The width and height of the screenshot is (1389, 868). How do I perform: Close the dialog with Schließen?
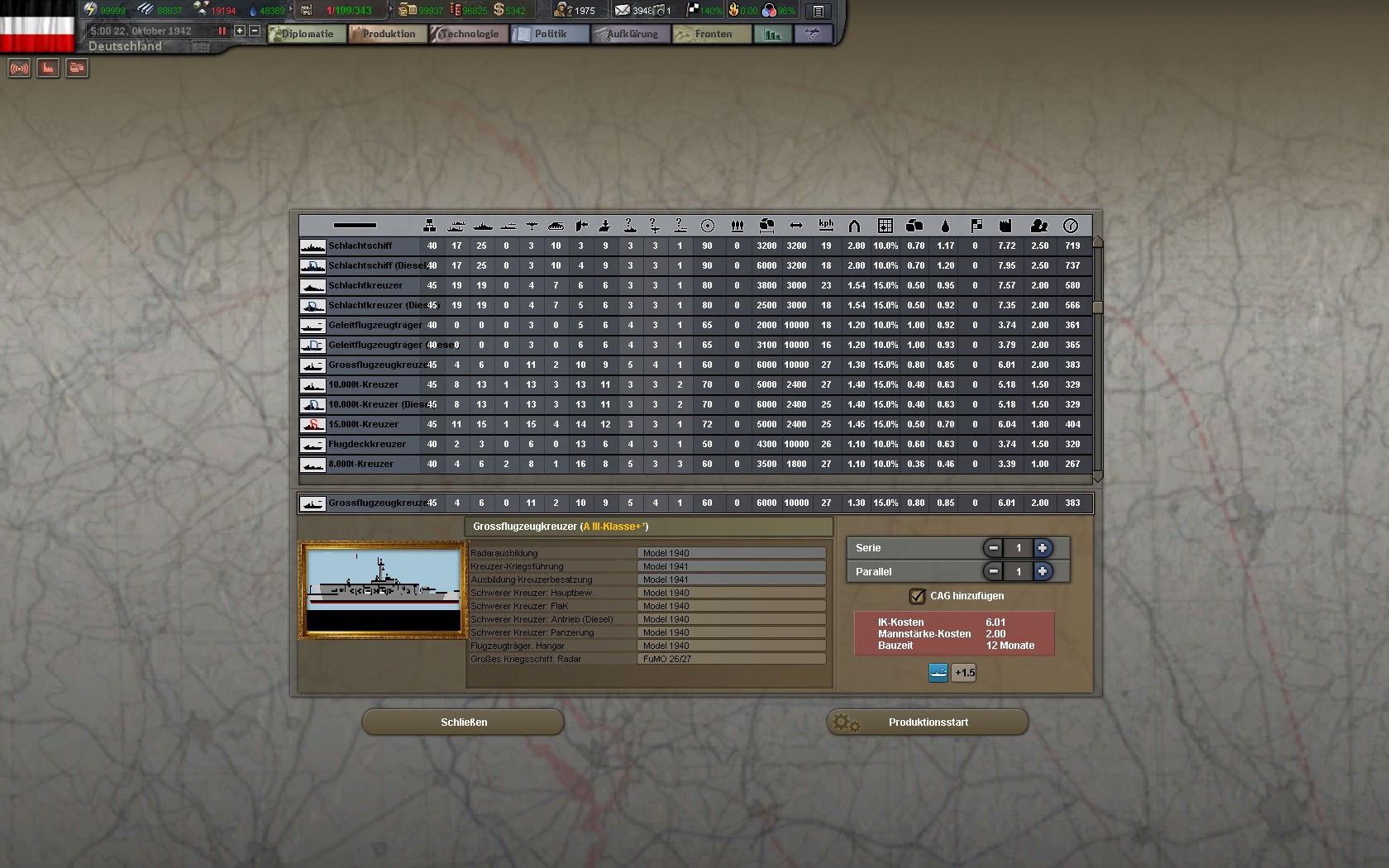[x=463, y=723]
